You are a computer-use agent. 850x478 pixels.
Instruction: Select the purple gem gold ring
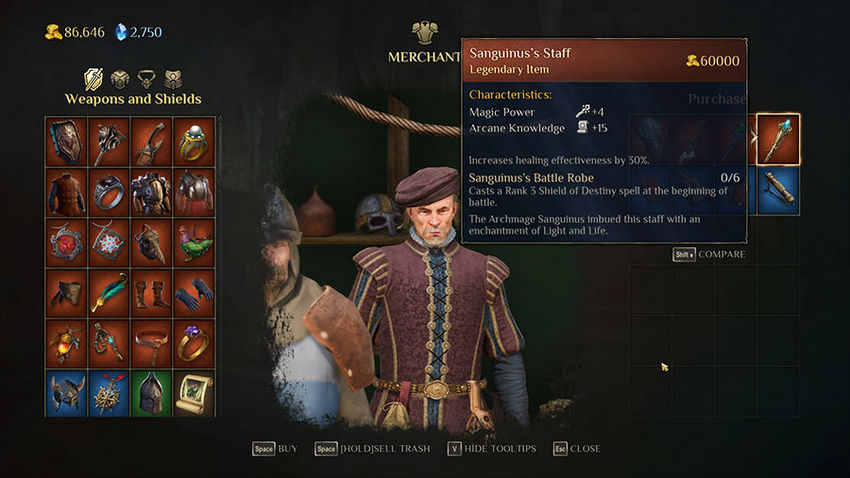coord(193,343)
